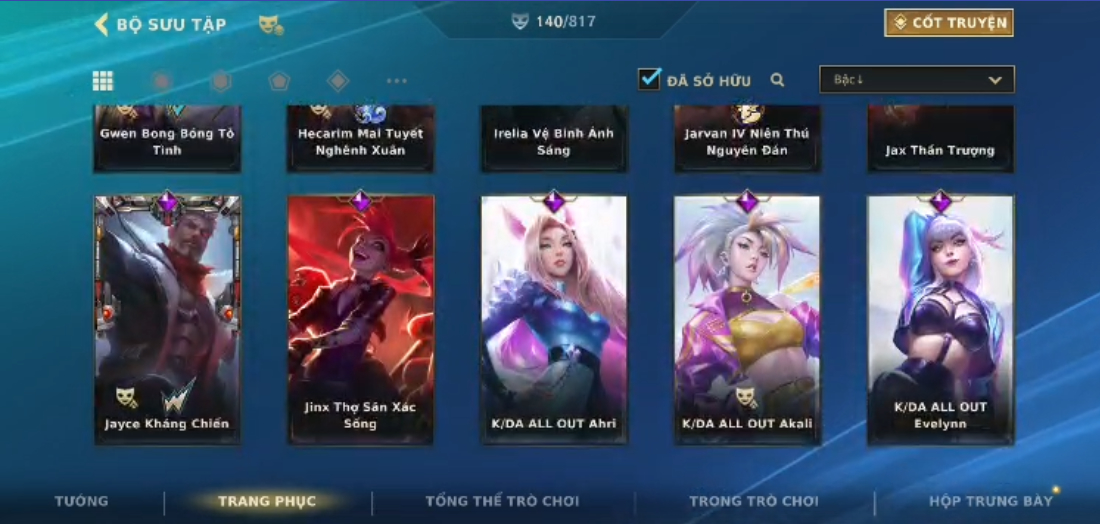Screen dimensions: 1100x524
Task: Open the Bậc sort dropdown
Action: pos(916,80)
